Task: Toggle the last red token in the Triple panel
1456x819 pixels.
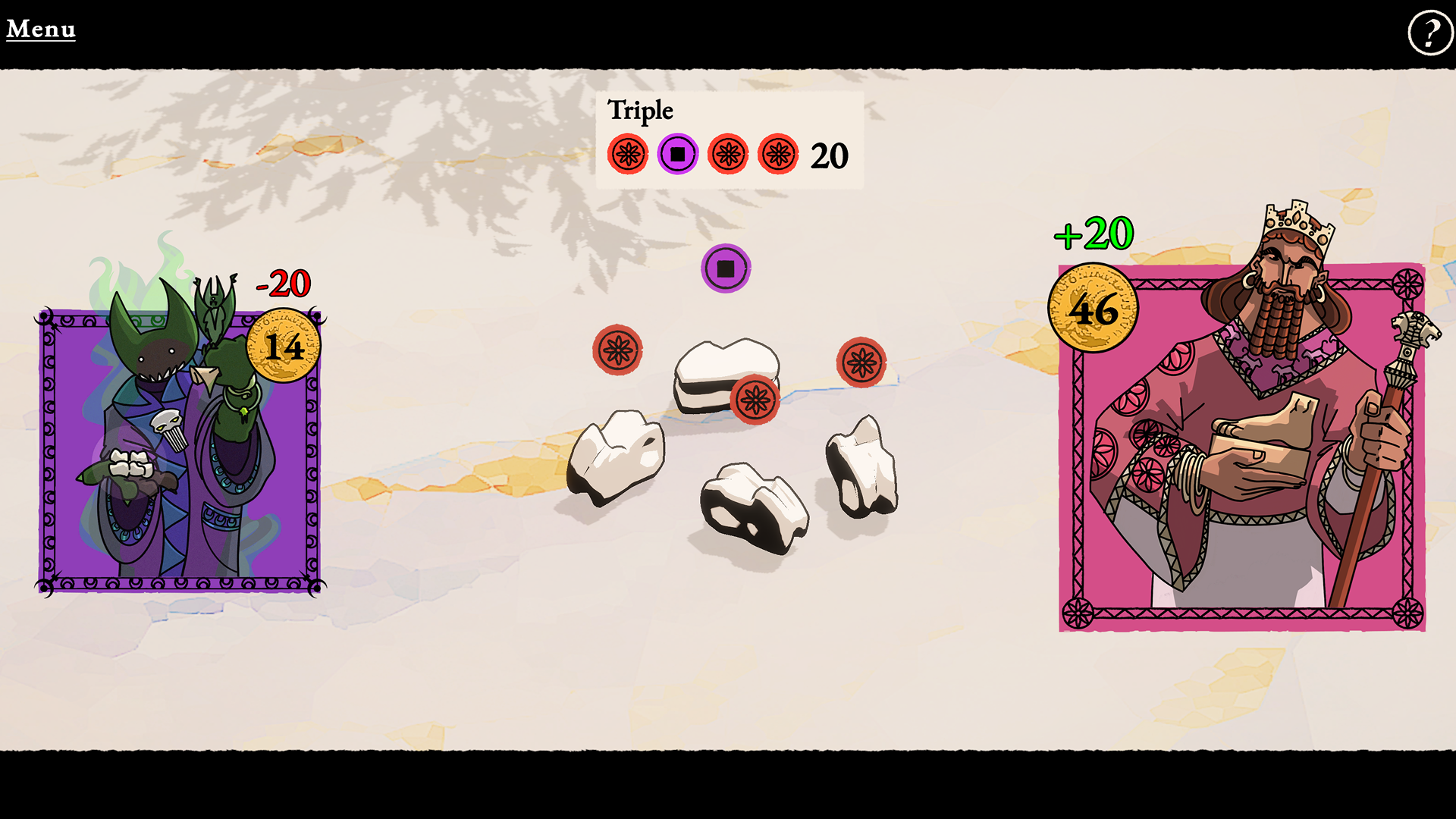Action: pyautogui.click(x=777, y=154)
